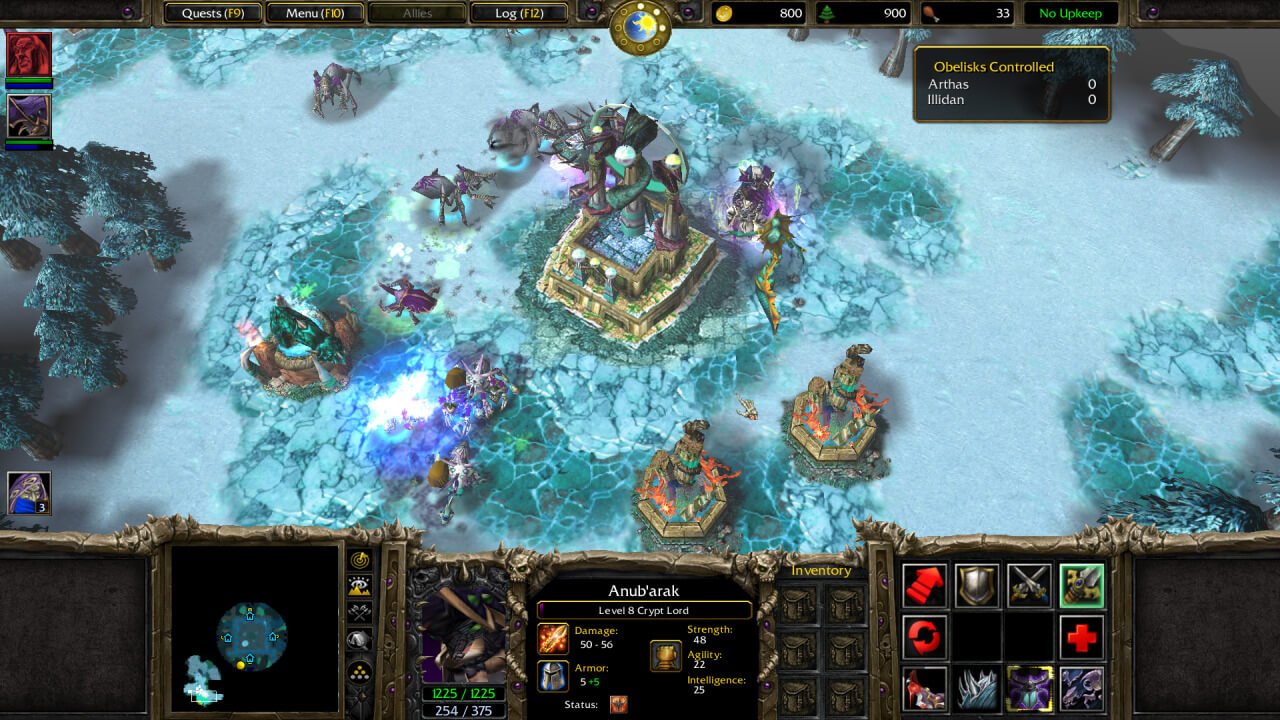Image resolution: width=1280 pixels, height=720 pixels.
Task: Cast the Impale ability
Action: pyautogui.click(x=925, y=689)
